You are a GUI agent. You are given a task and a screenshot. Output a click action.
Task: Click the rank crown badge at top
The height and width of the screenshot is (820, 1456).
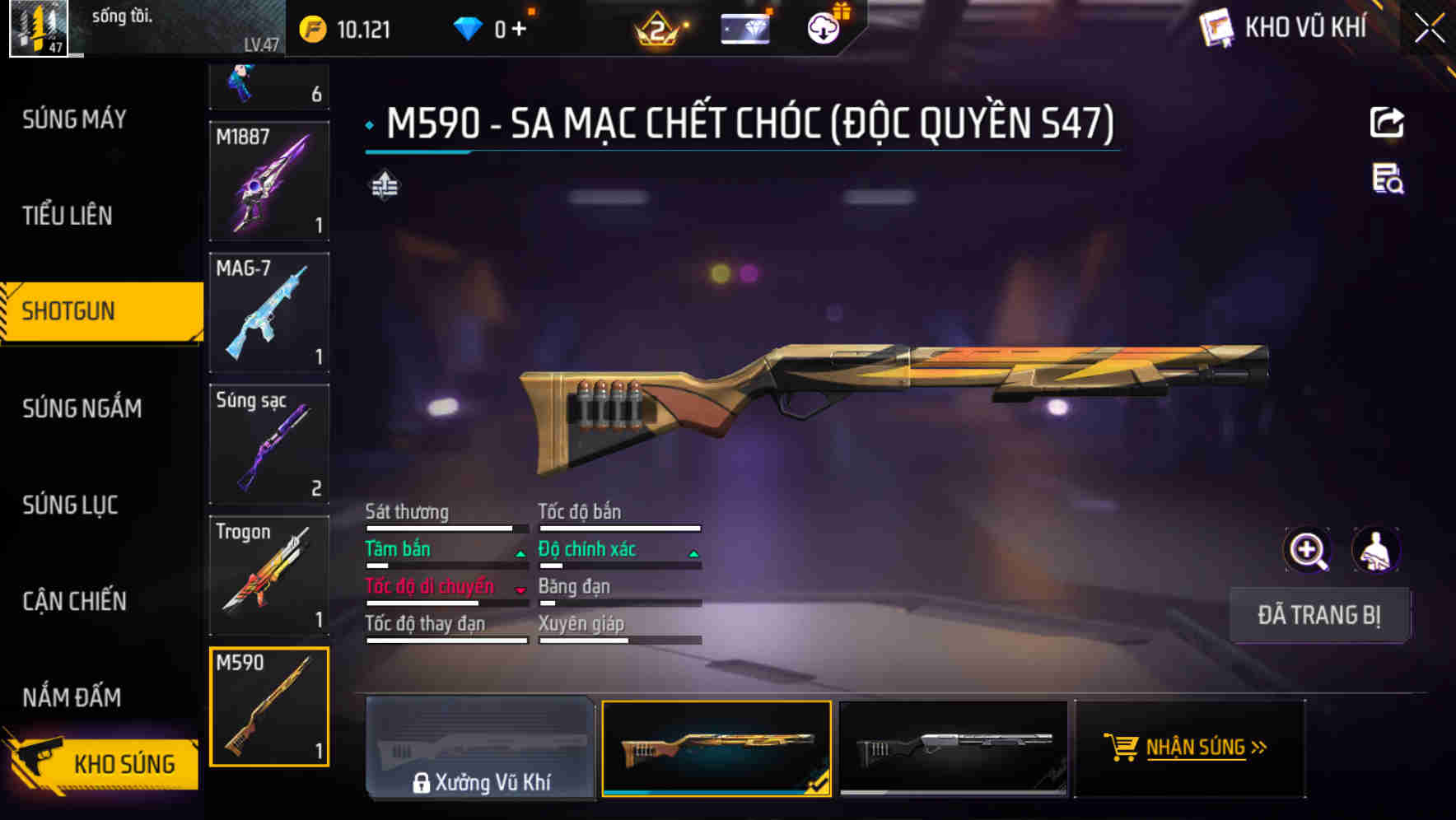(656, 28)
